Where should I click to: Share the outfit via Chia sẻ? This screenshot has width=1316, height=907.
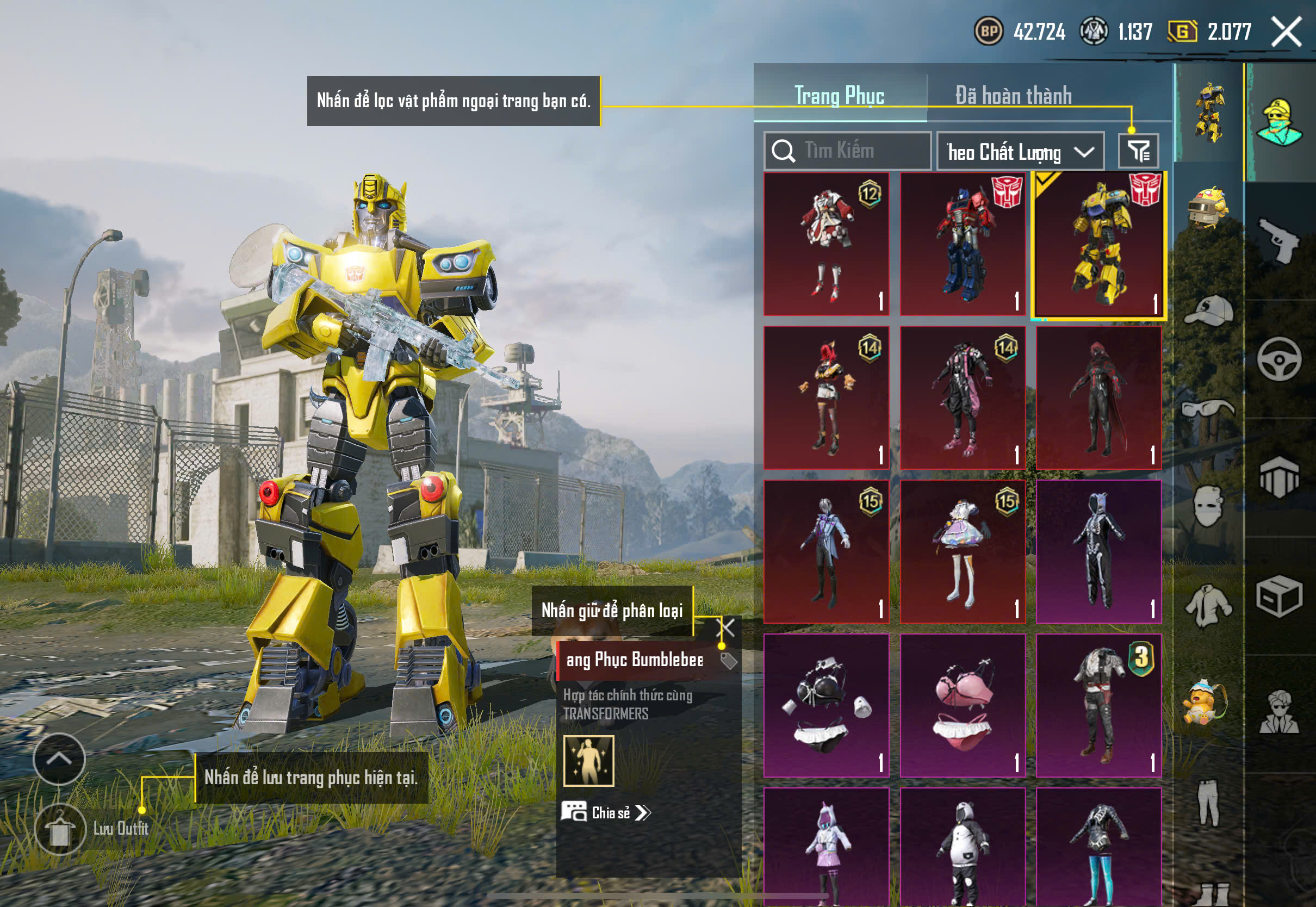pos(606,812)
